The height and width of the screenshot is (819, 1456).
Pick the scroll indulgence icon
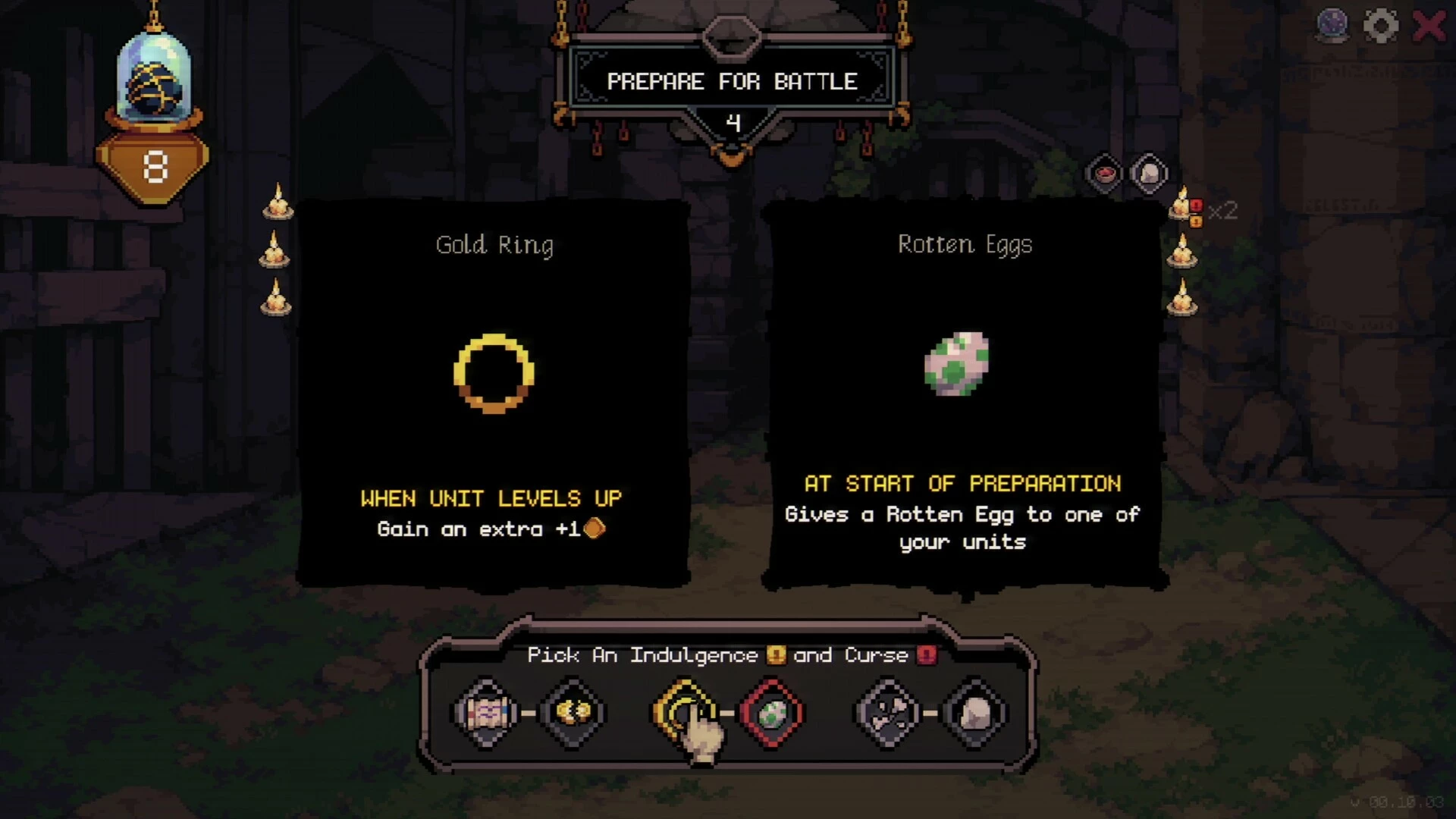pos(486,712)
